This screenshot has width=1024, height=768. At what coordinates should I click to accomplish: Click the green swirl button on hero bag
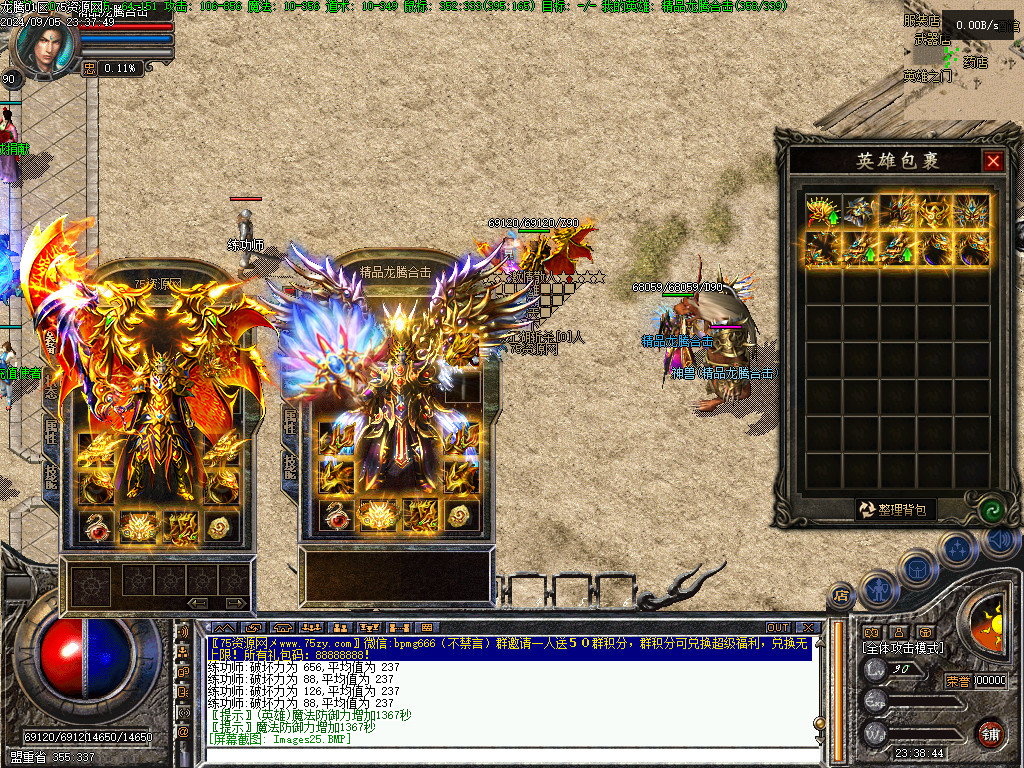pyautogui.click(x=993, y=510)
